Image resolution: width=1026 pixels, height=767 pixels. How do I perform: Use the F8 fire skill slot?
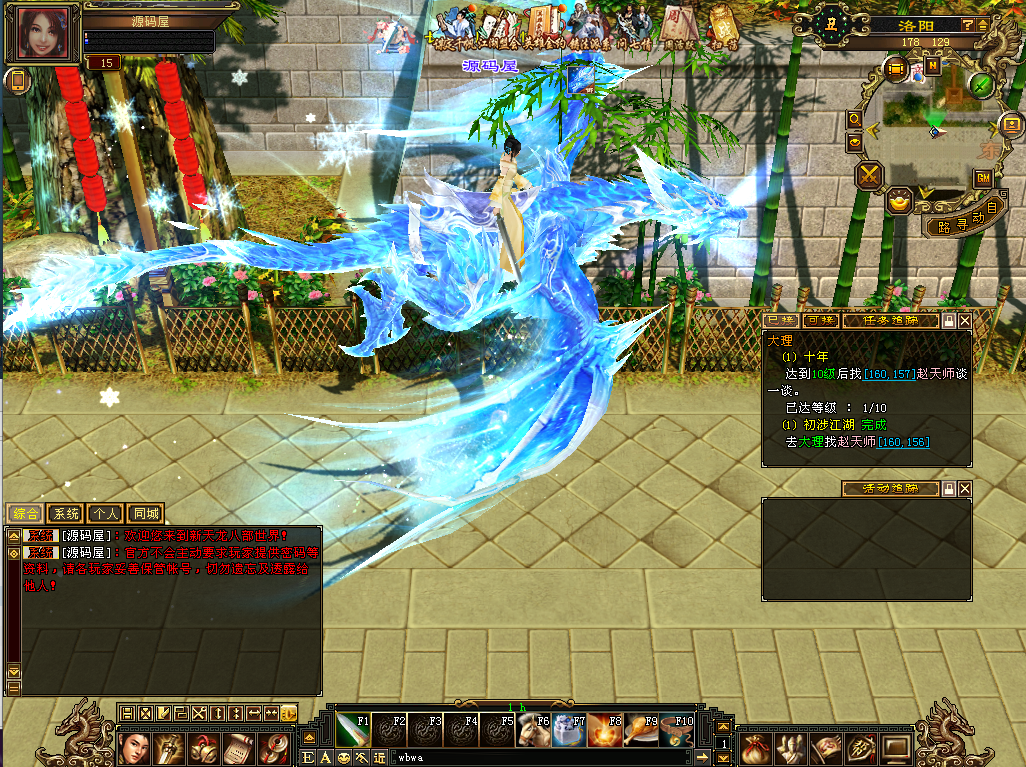[x=605, y=730]
